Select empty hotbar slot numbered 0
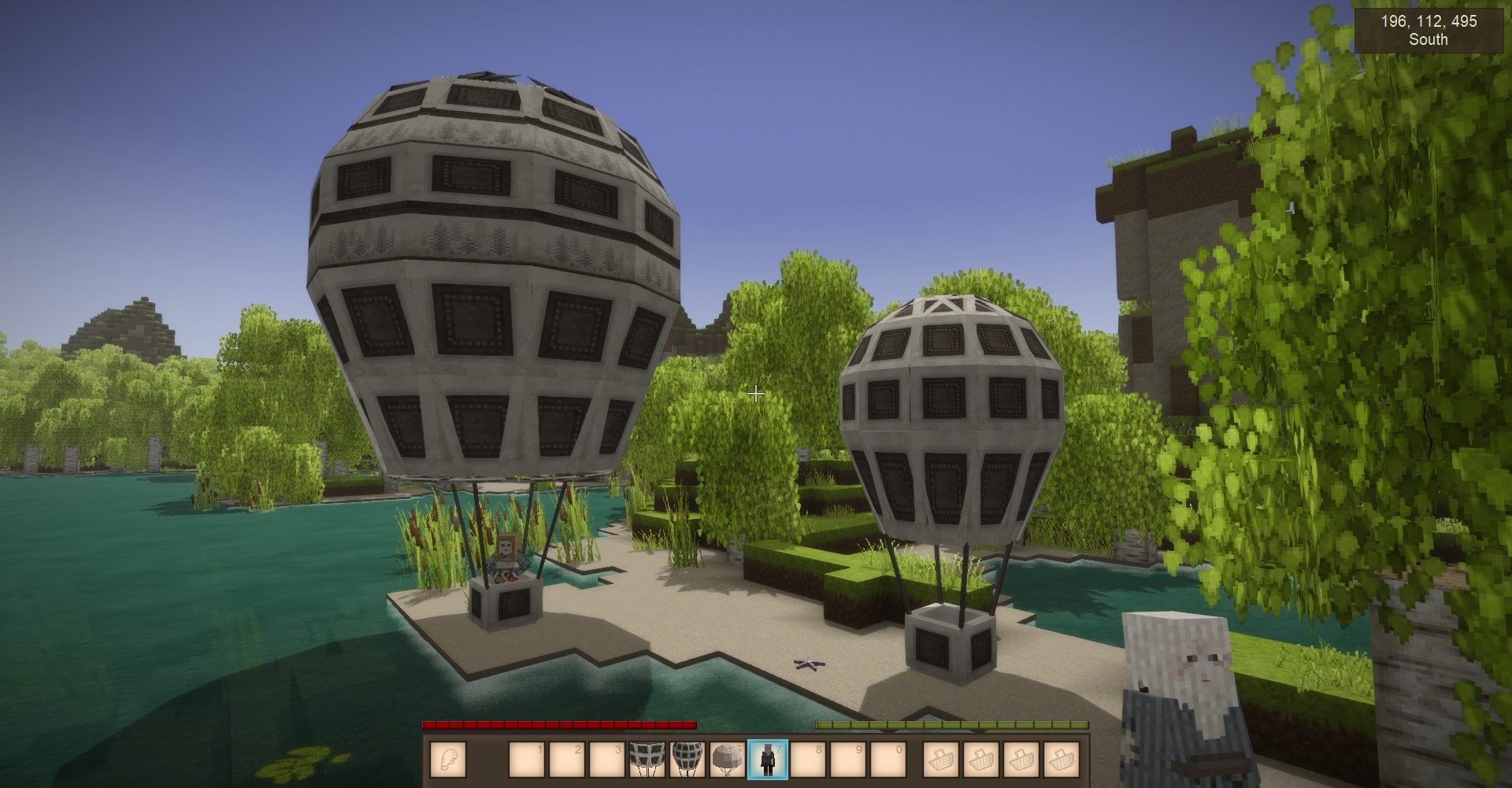 click(888, 760)
